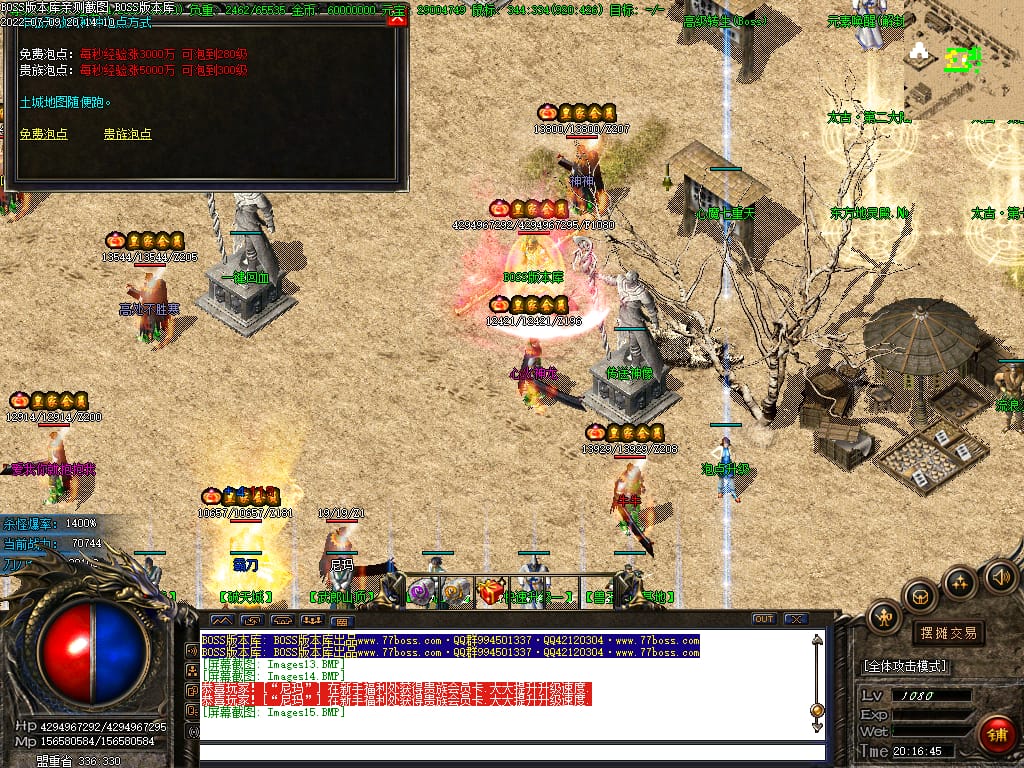Screen dimensions: 1024x768
Task: Click the X button beside OUT
Action: pos(795,619)
